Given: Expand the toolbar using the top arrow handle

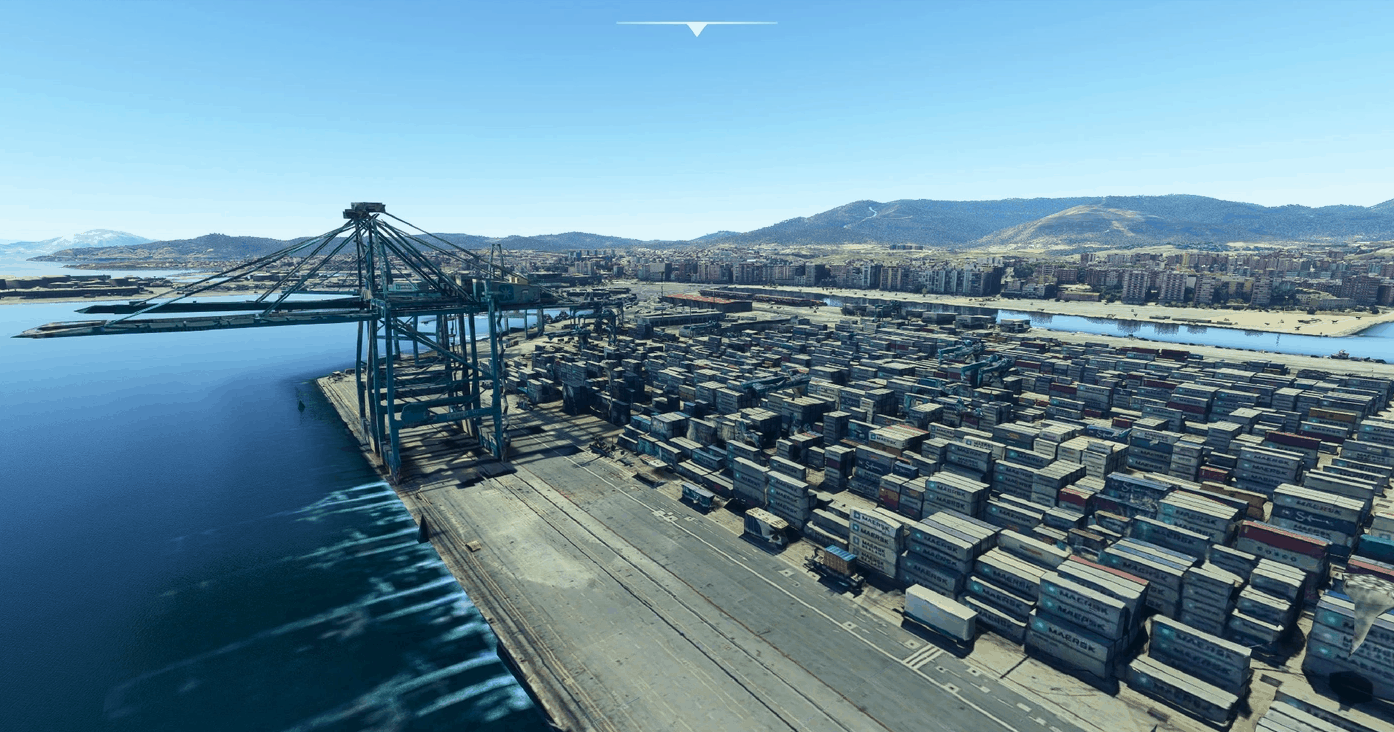Looking at the screenshot, I should tap(696, 28).
